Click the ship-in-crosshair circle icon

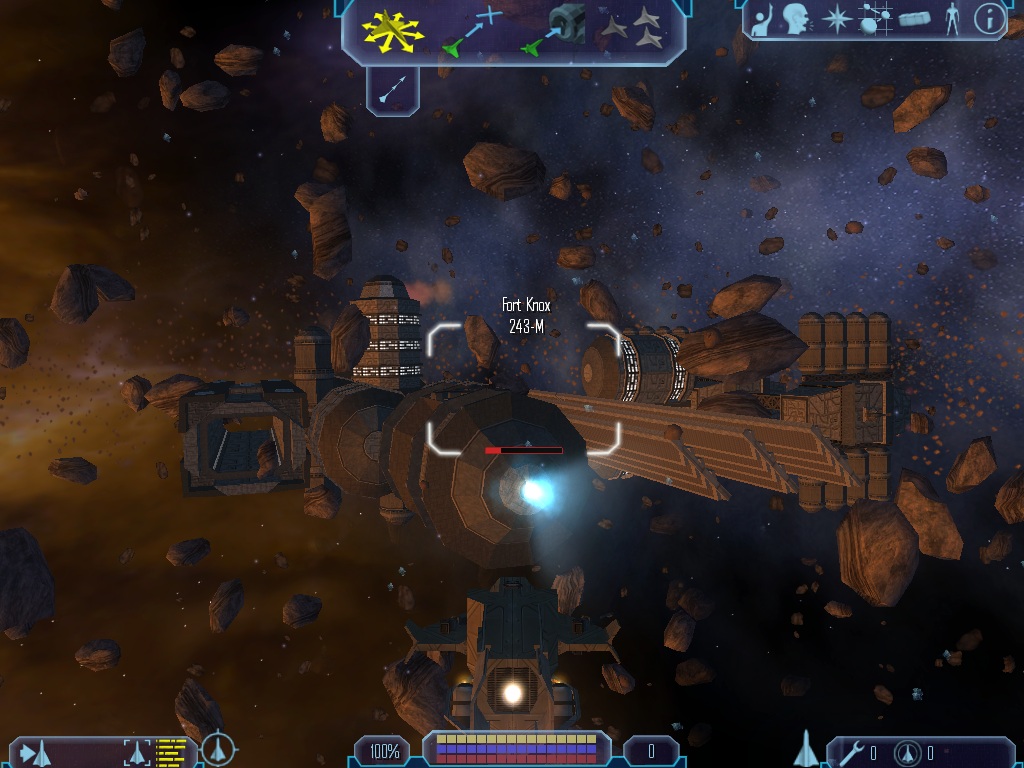pyautogui.click(x=218, y=749)
